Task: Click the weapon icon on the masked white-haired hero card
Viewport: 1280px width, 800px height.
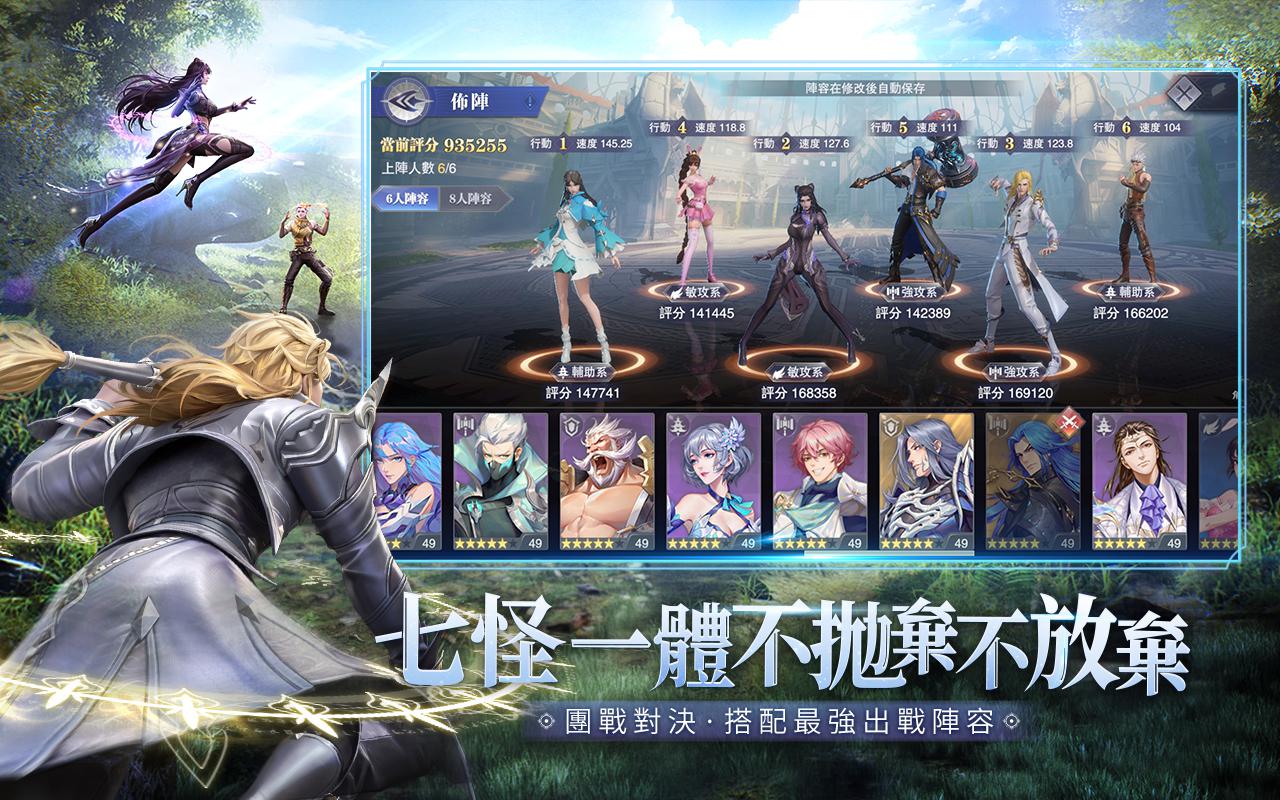Action: (465, 425)
